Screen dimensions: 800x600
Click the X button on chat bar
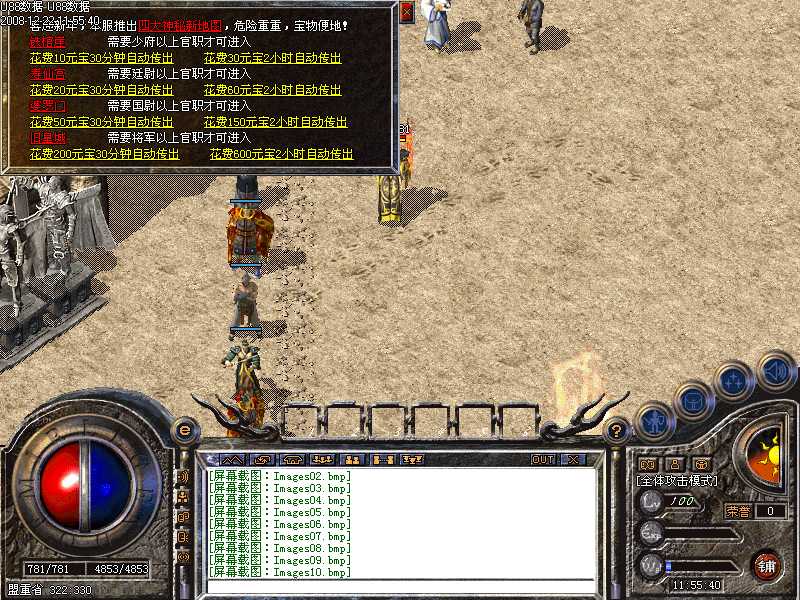(x=573, y=459)
